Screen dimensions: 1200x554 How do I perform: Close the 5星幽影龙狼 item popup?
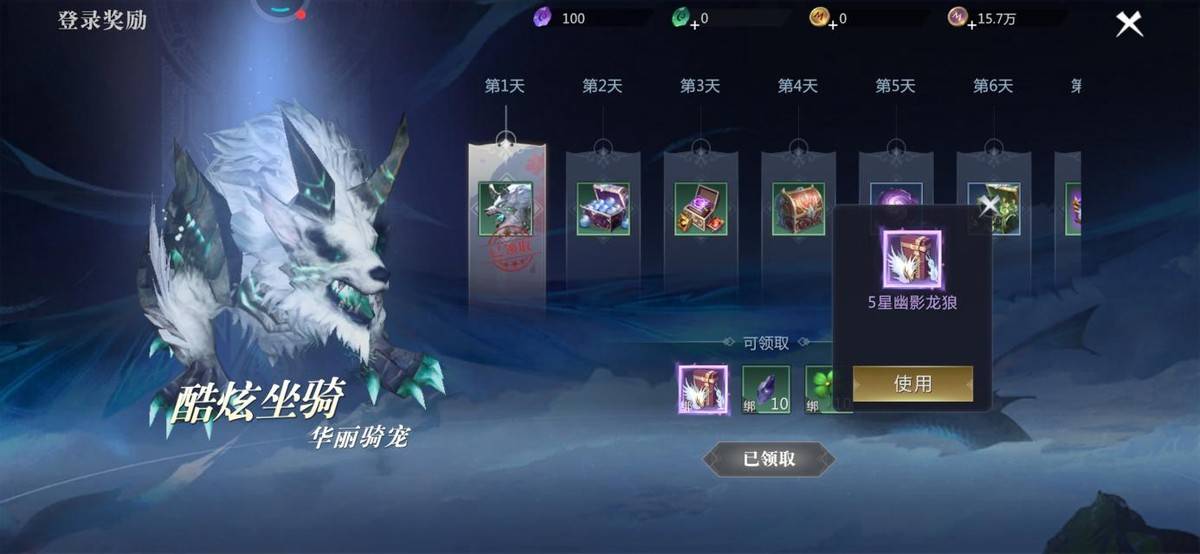point(989,207)
